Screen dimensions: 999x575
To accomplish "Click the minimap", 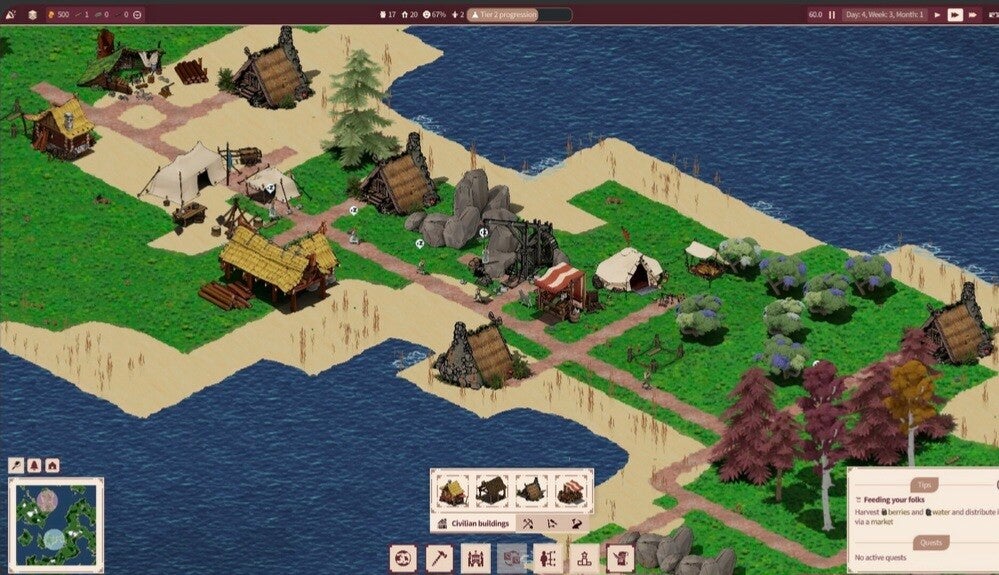I will click(x=56, y=521).
